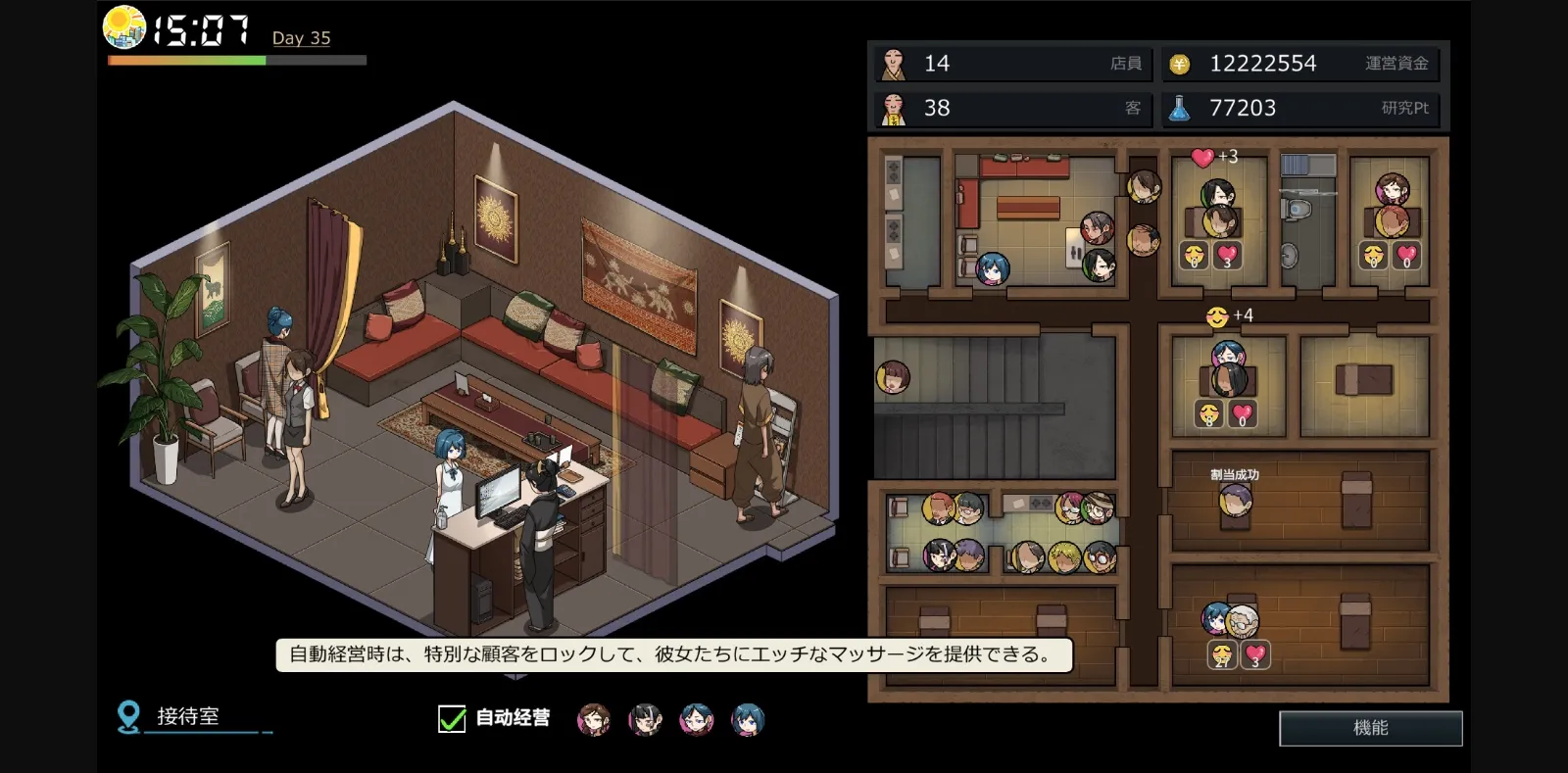The image size is (1568, 773).
Task: Toggle the 自动经营 auto-management checkbox
Action: [452, 719]
